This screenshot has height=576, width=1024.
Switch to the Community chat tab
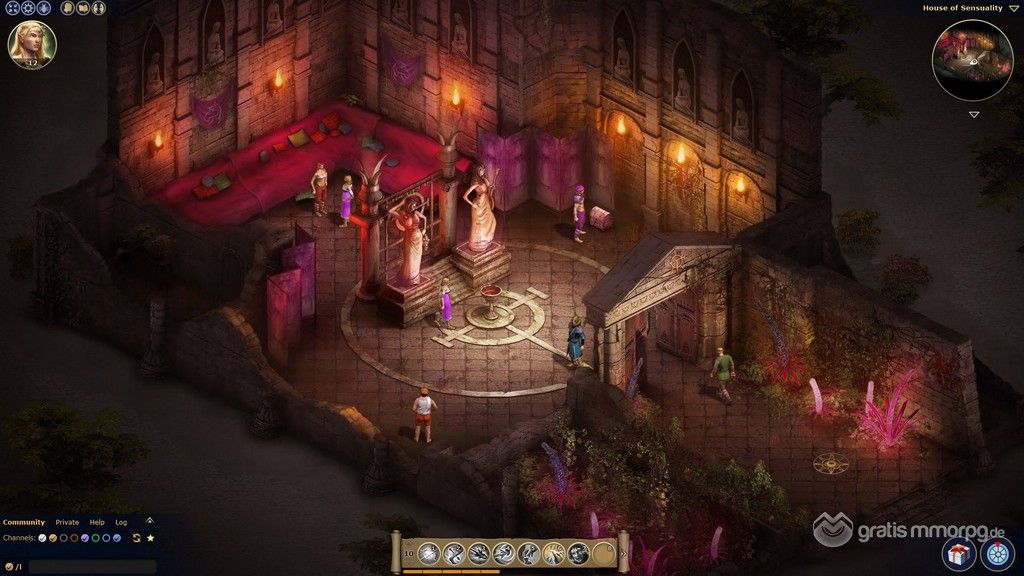(x=23, y=522)
